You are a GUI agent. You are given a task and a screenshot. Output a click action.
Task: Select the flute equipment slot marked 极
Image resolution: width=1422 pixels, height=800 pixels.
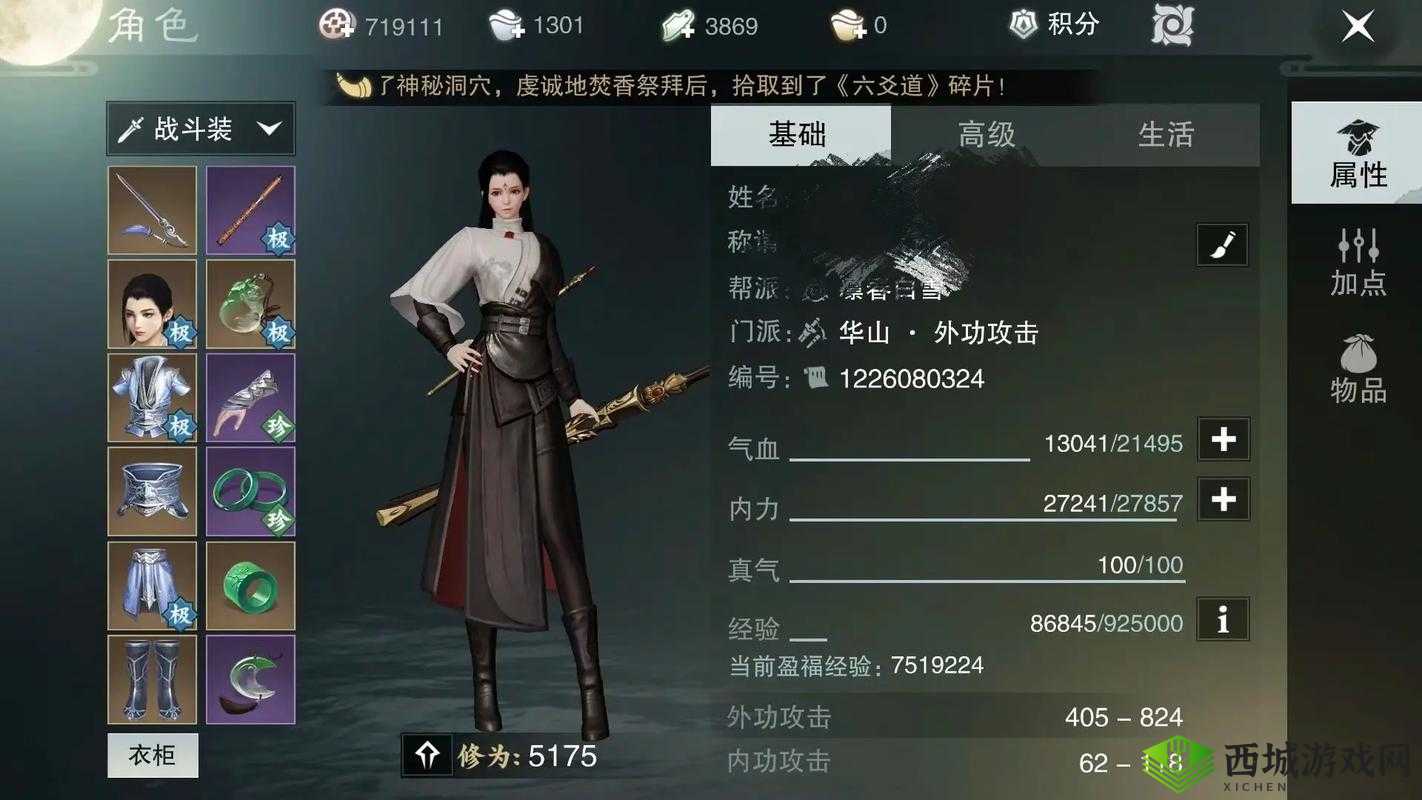click(x=250, y=209)
